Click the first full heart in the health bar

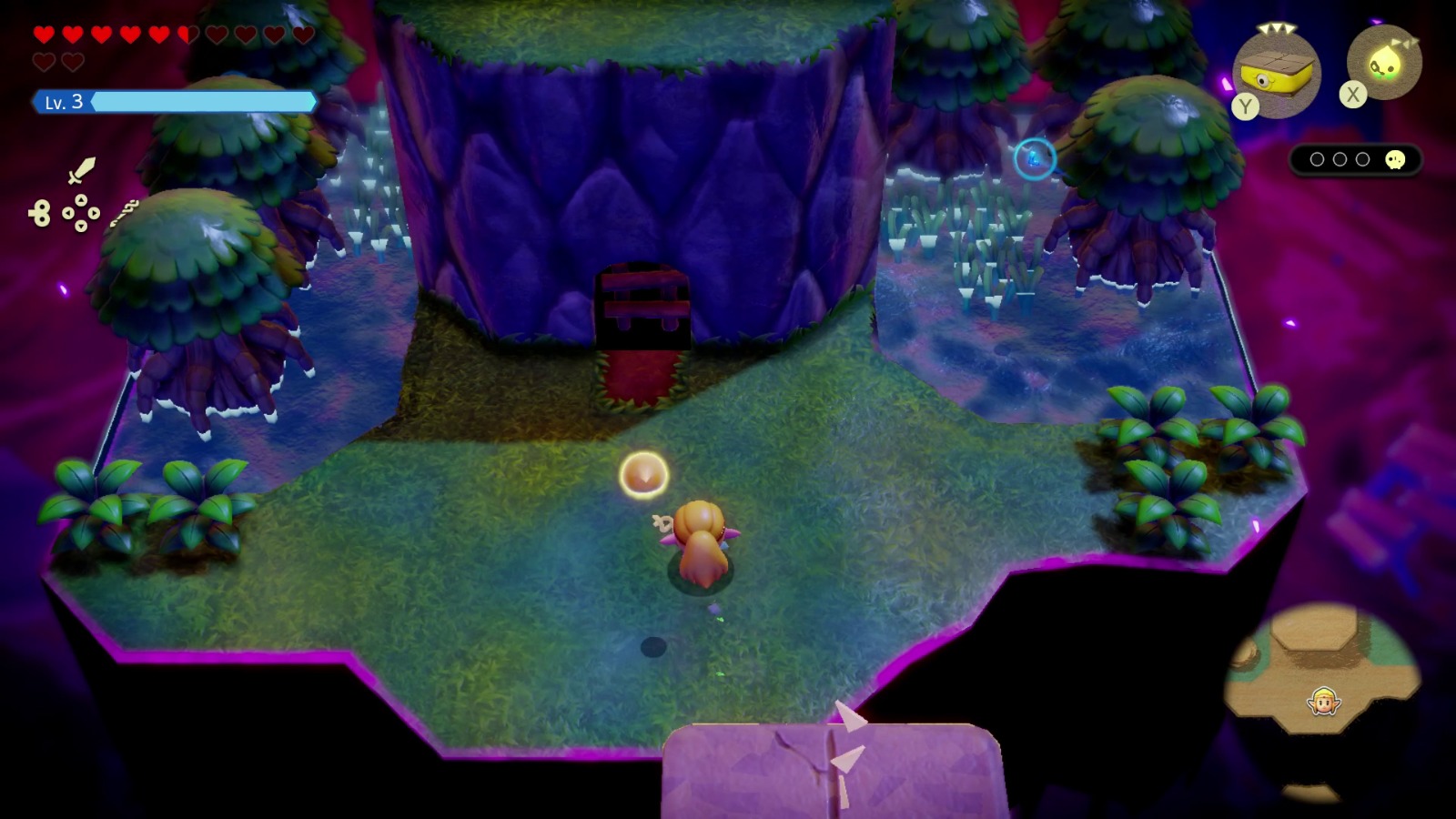tap(44, 33)
